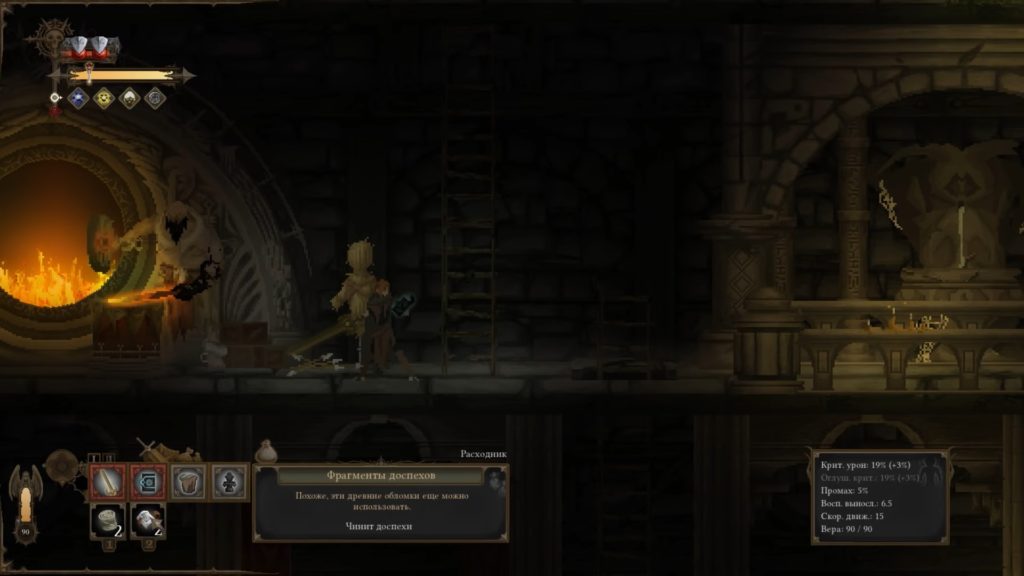Click the blue diamond buff icon
This screenshot has height=576, width=1024.
coord(77,98)
